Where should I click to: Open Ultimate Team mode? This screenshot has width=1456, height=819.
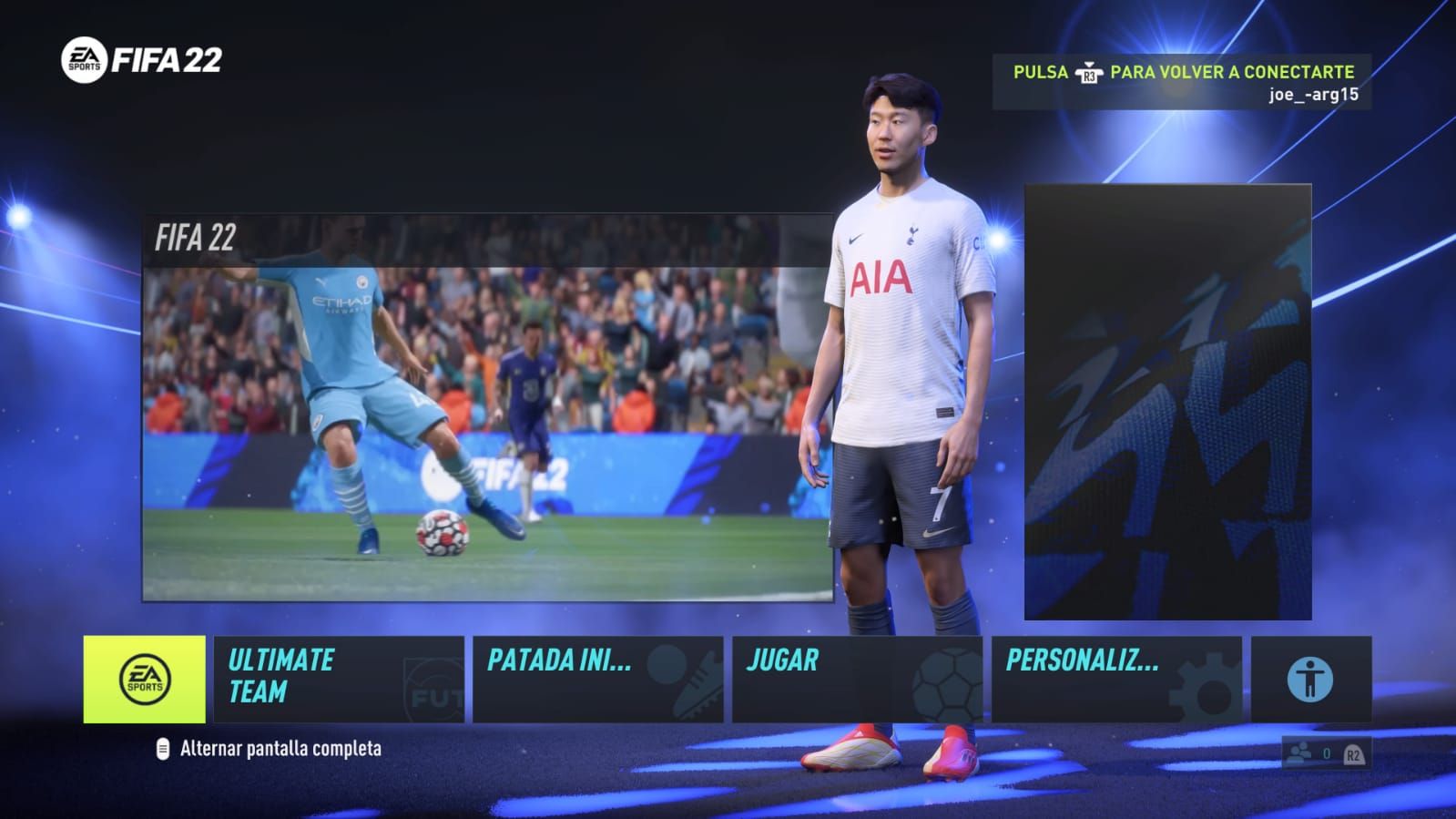[338, 680]
